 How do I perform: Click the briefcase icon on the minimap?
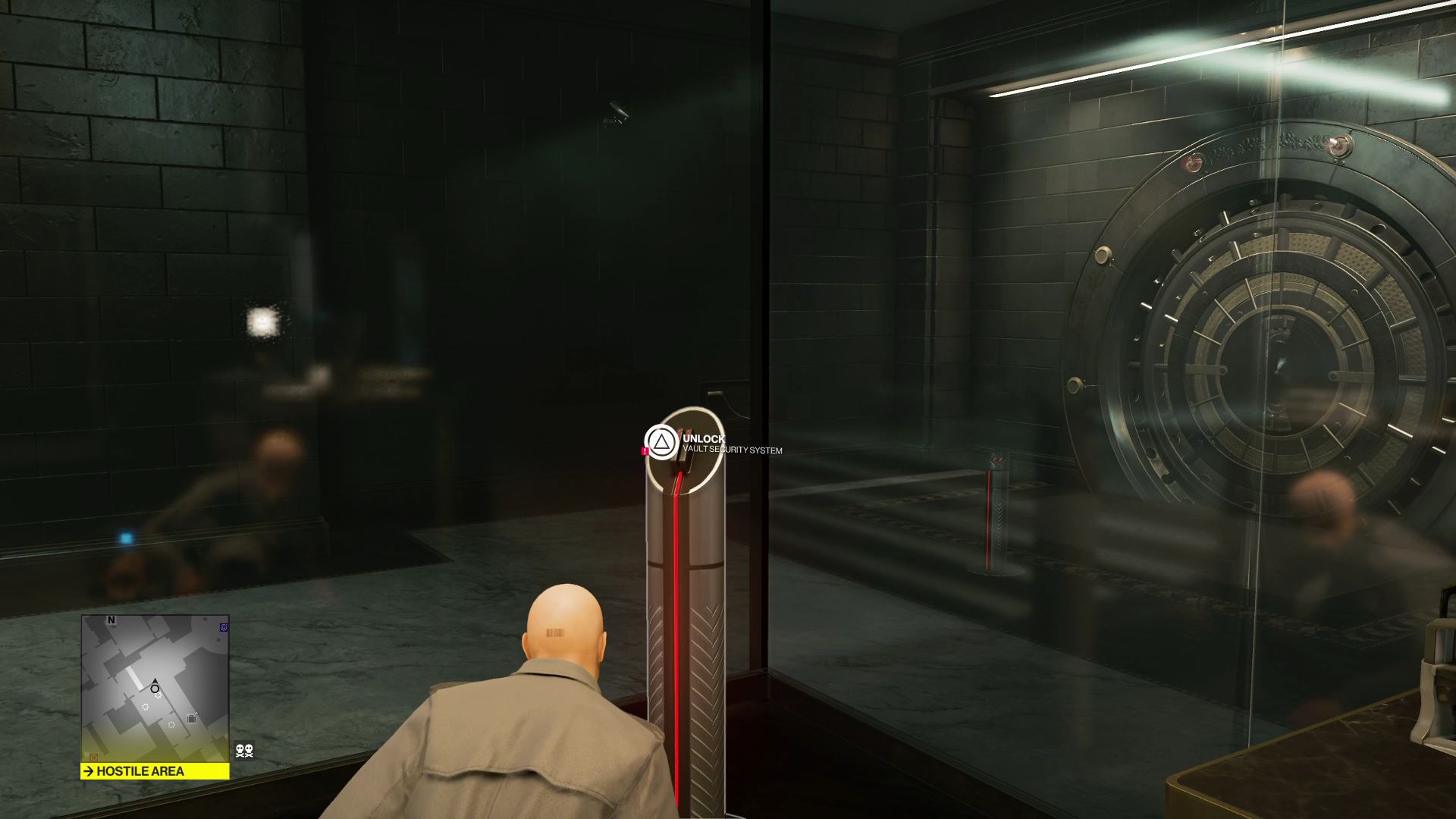(191, 717)
